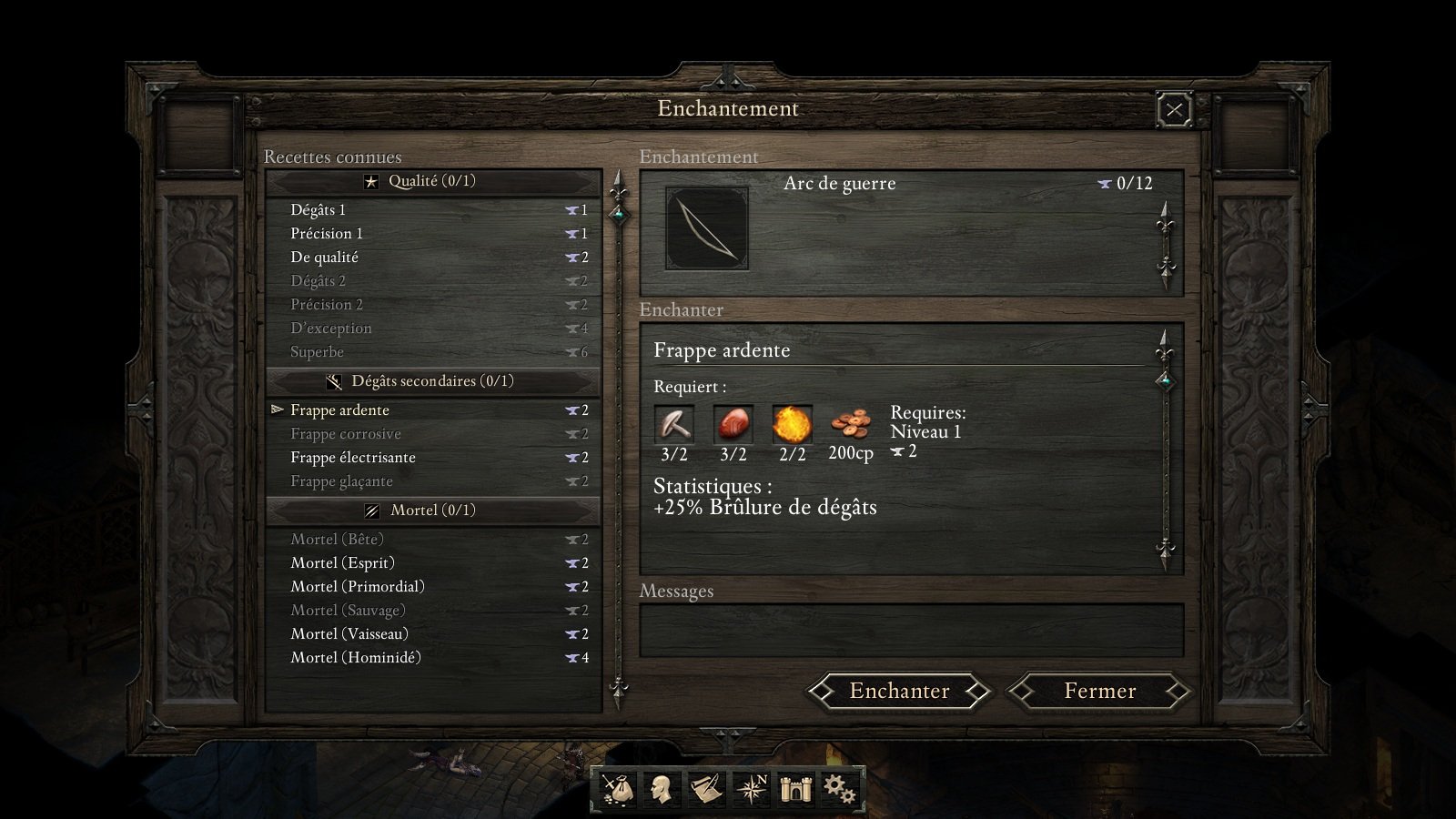Pick the Frappe ardente enchantment

[339, 410]
